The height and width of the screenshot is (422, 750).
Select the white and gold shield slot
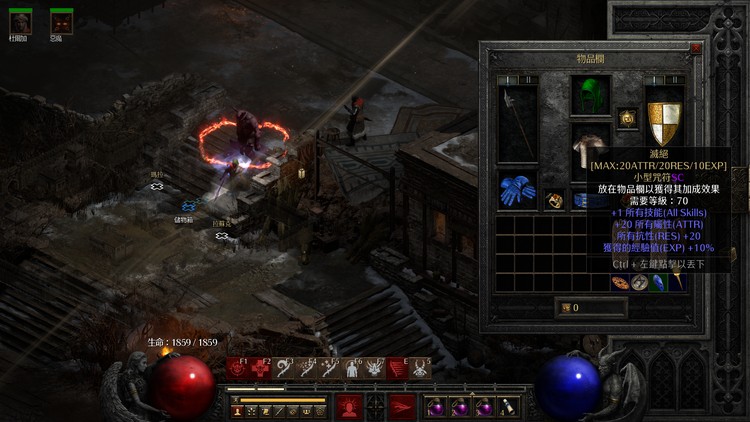663,124
